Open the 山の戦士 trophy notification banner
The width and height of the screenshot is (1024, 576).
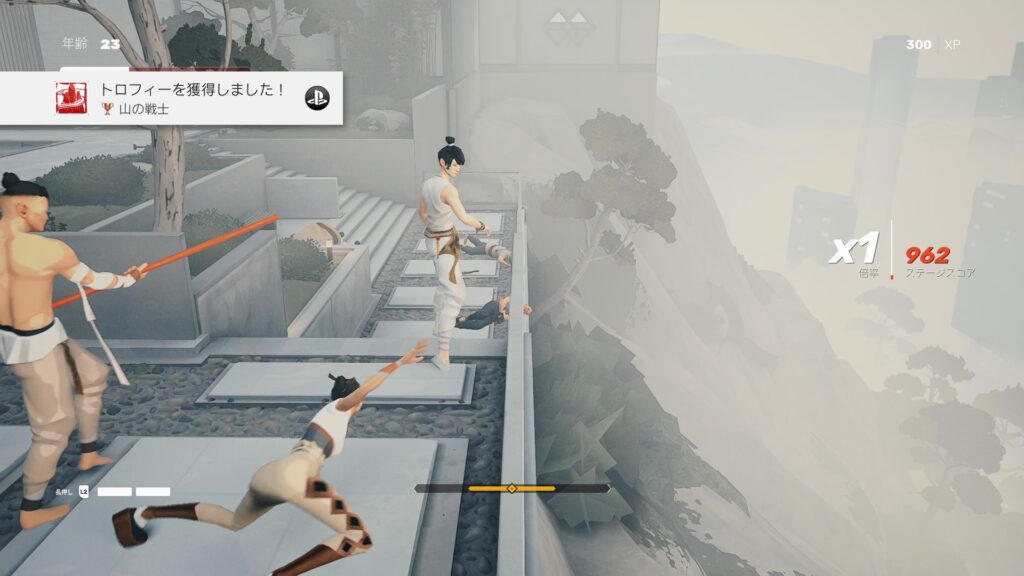tap(190, 98)
